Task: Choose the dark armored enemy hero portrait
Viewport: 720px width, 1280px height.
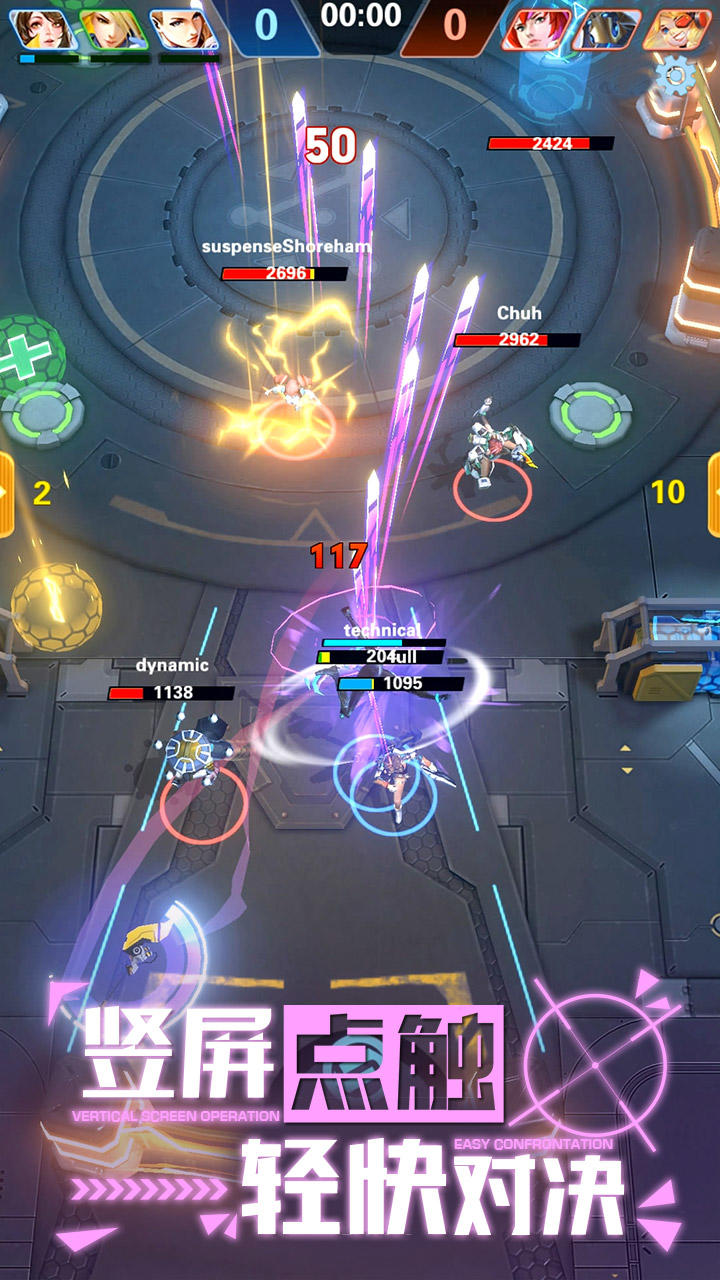Action: coord(605,28)
